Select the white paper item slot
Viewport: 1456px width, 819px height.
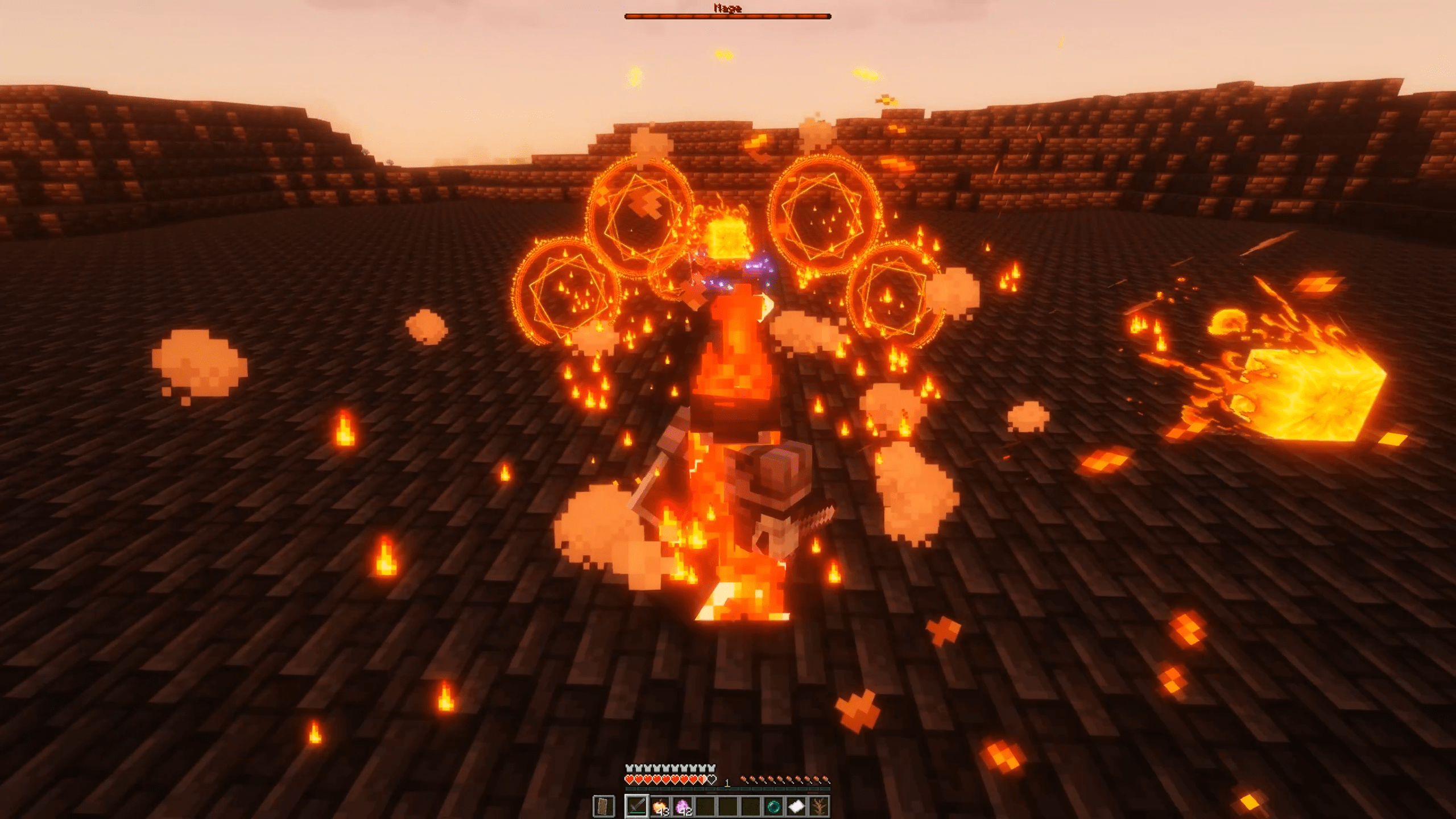[796, 806]
